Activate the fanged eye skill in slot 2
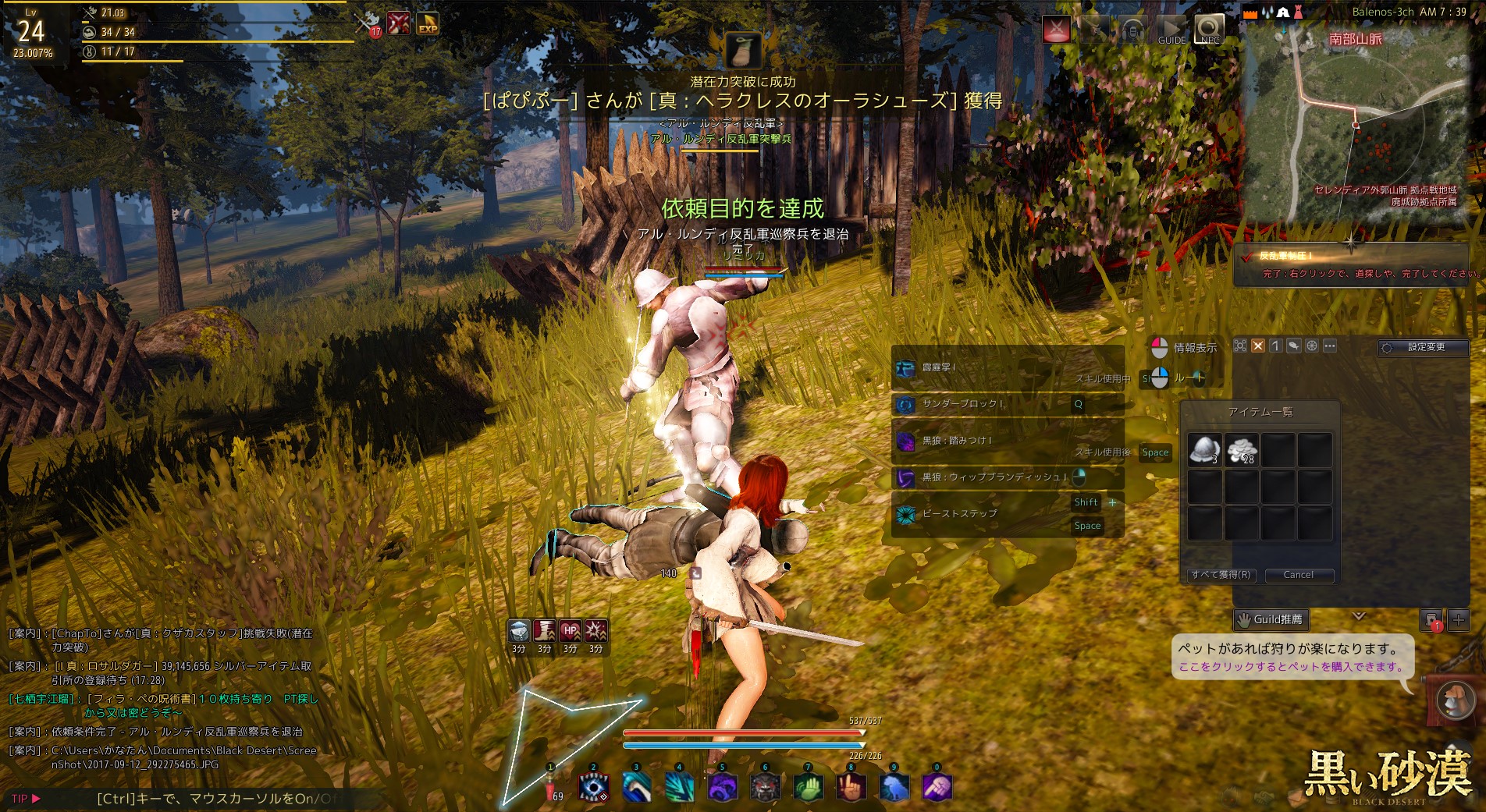Screen dimensions: 1486x812 [x=593, y=788]
